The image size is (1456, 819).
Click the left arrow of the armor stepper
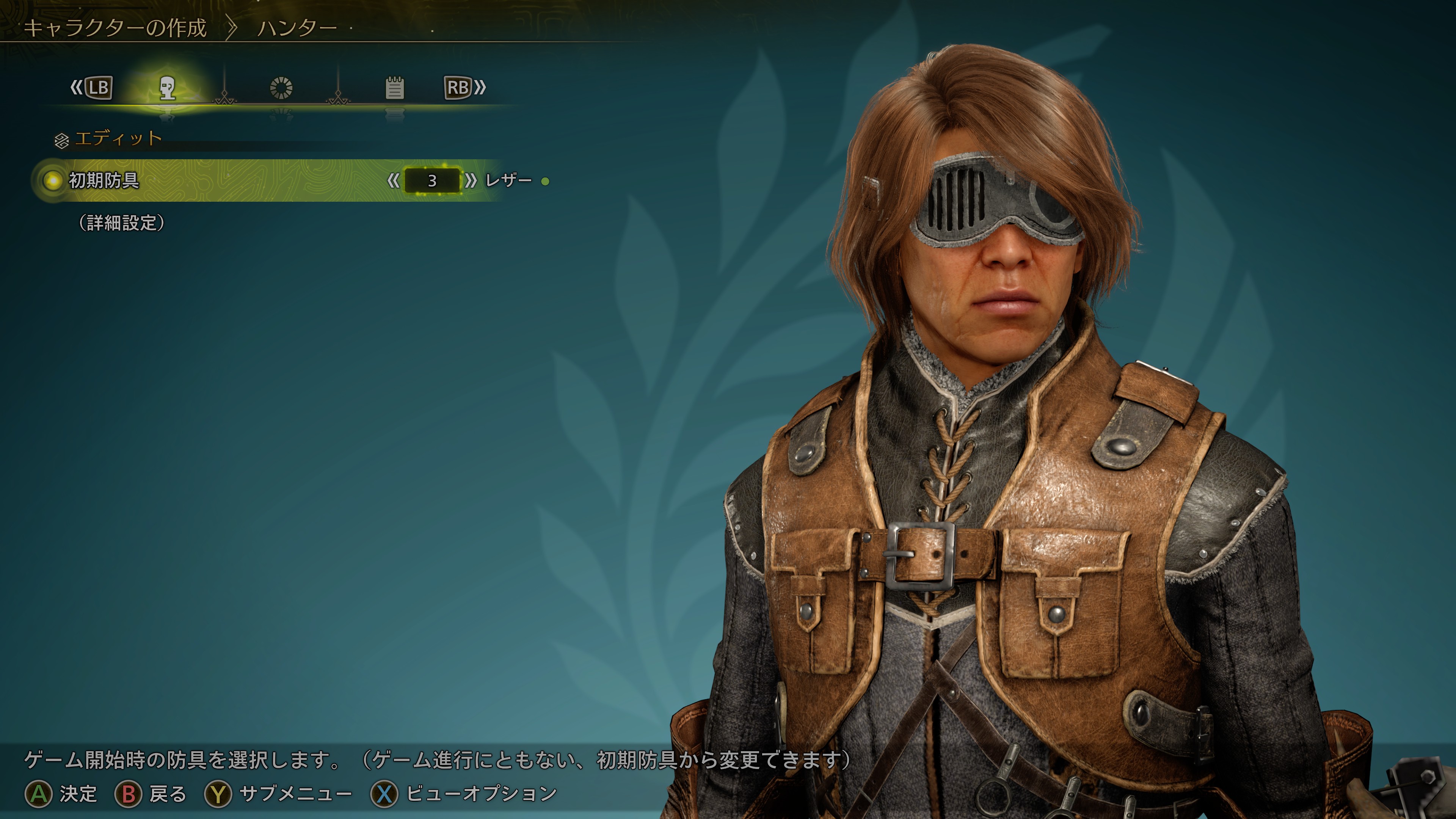(394, 181)
